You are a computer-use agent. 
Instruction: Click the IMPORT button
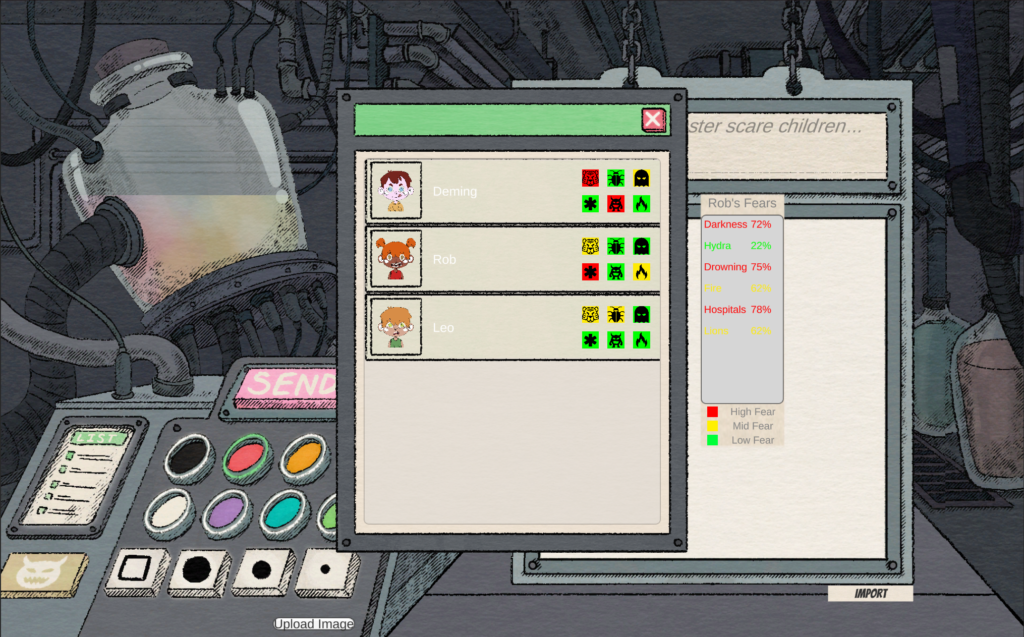pos(870,593)
